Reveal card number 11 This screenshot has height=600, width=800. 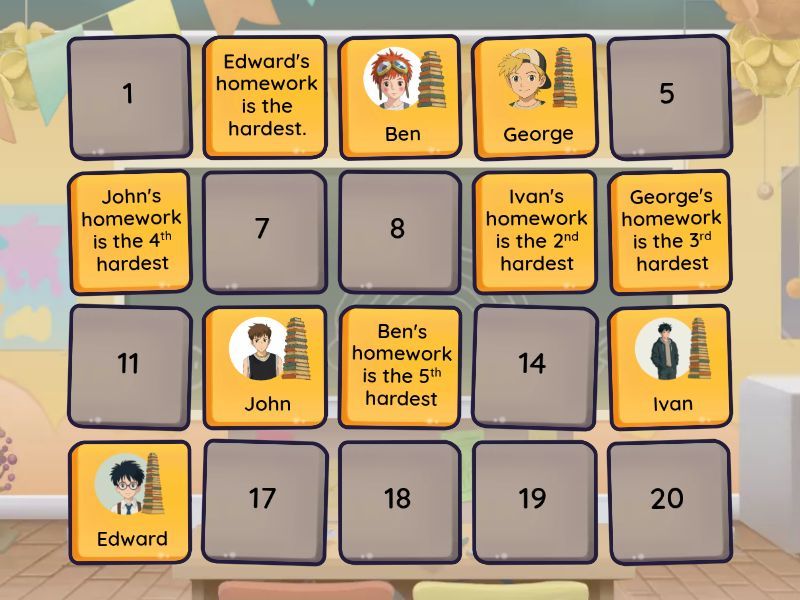pyautogui.click(x=128, y=364)
